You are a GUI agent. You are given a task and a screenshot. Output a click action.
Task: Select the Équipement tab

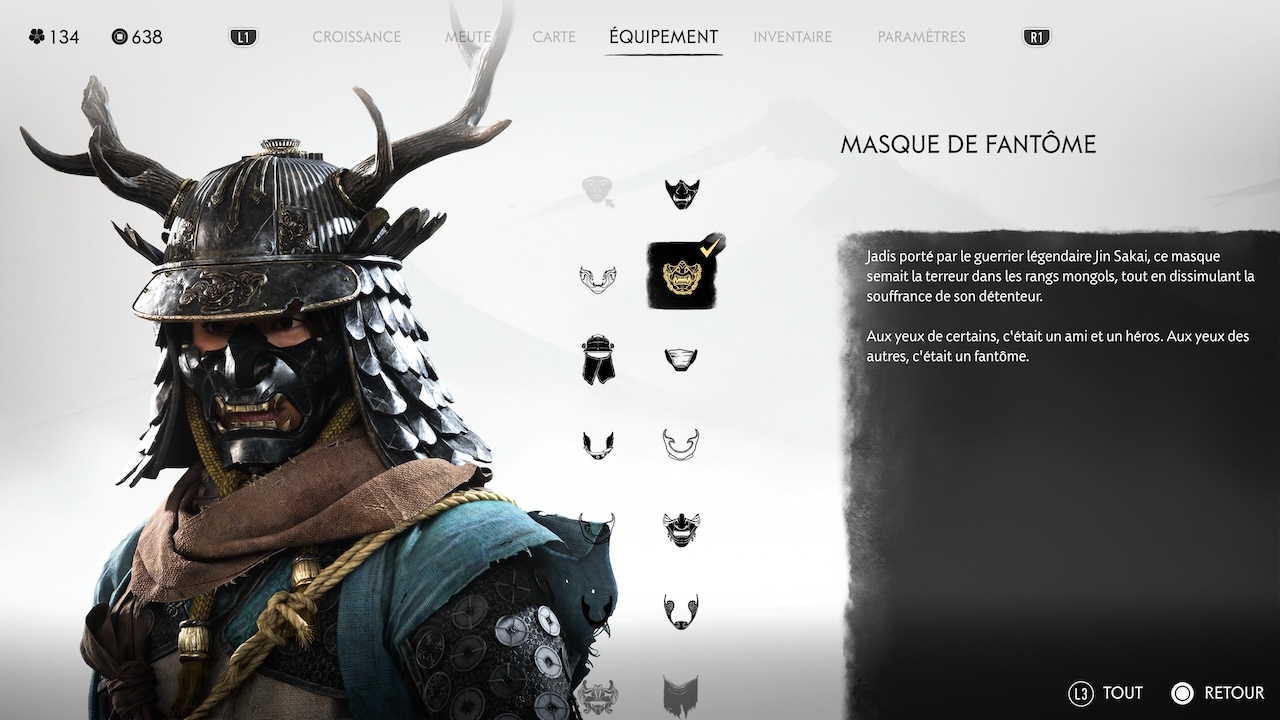coord(663,37)
